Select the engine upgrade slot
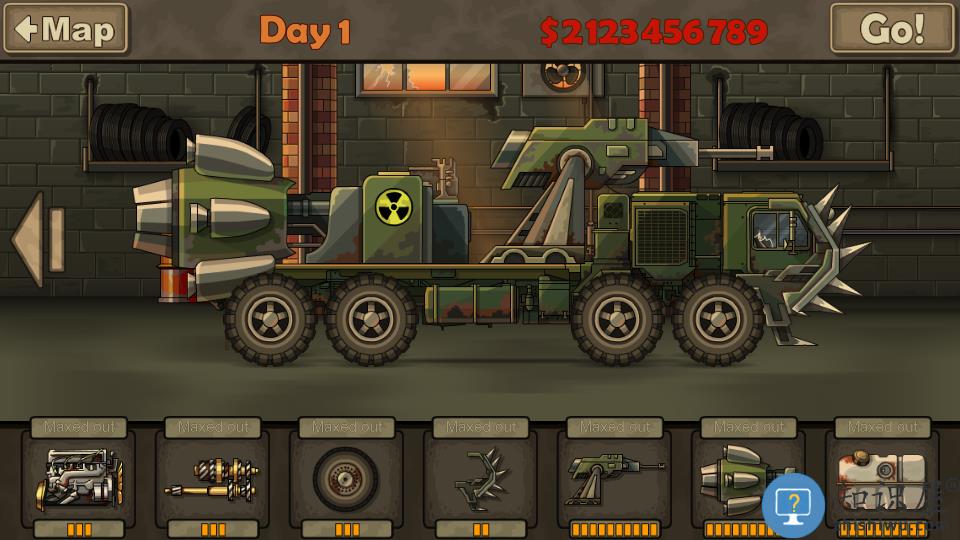This screenshot has height=540, width=960. [x=79, y=479]
